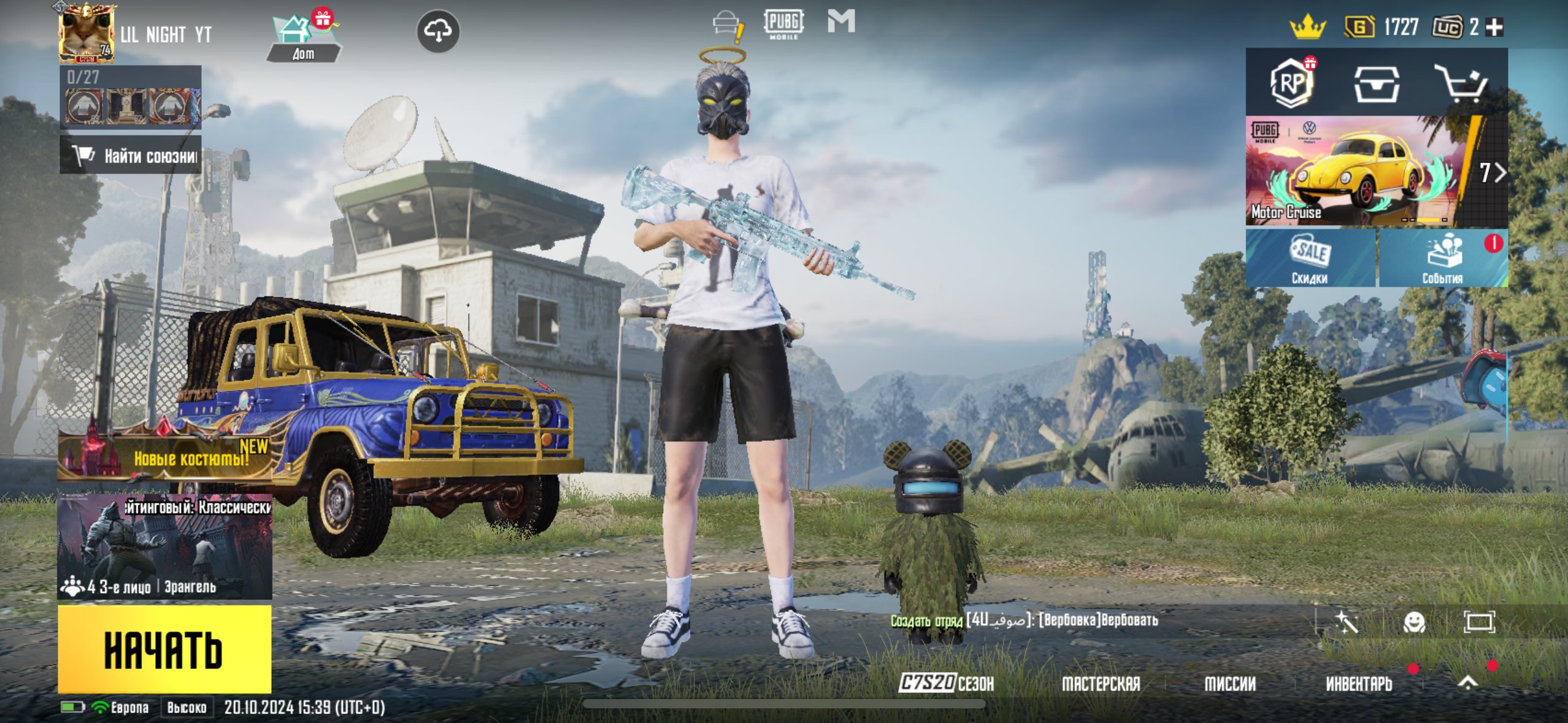Viewport: 1568px width, 723px height.
Task: Open the Новые костюмы banner
Action: (x=164, y=457)
